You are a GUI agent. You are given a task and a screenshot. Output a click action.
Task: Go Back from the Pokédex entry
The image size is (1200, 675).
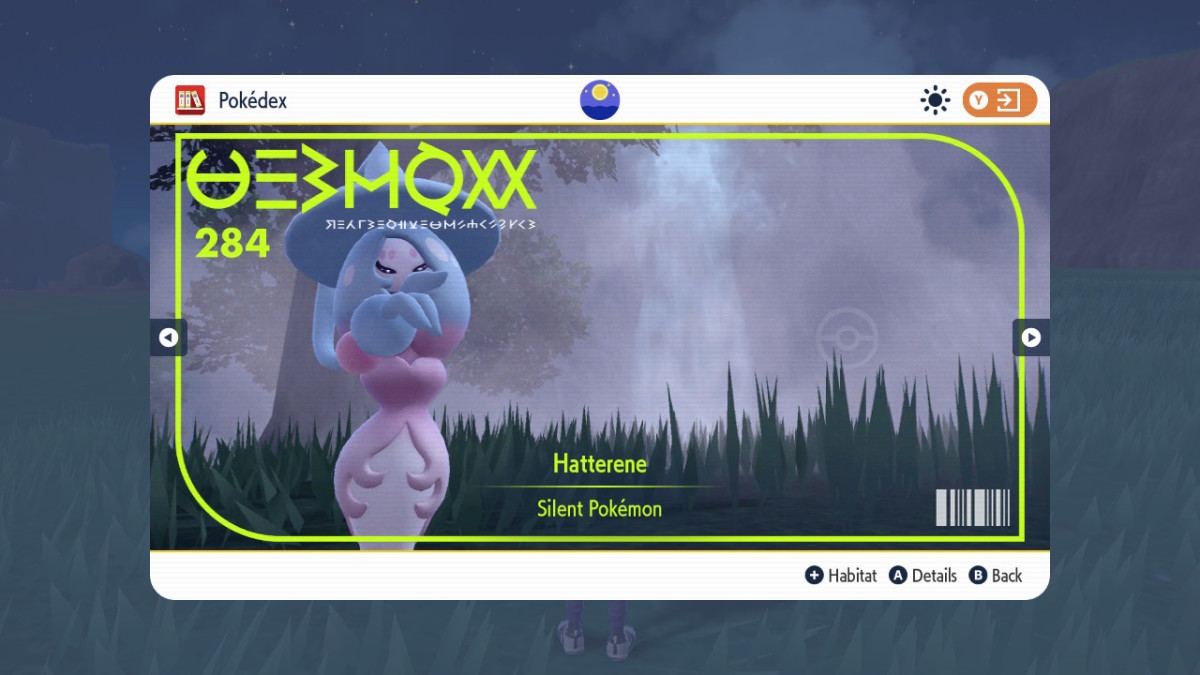point(996,575)
